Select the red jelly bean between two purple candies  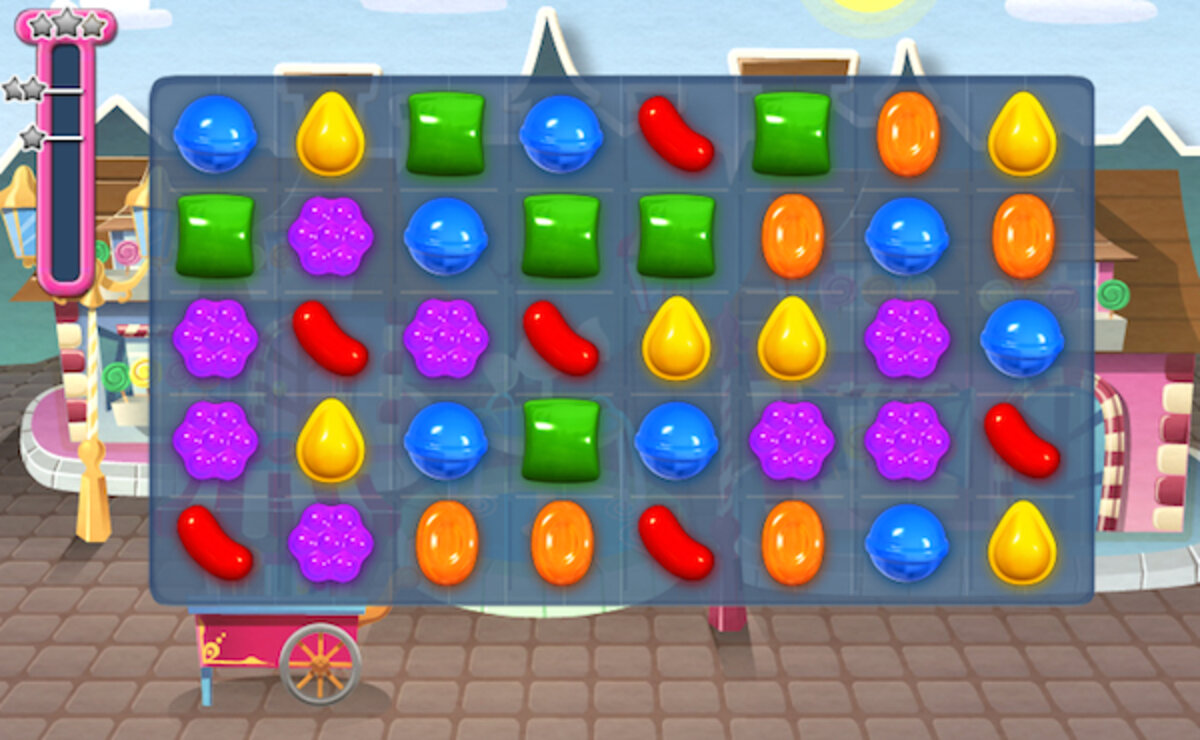point(330,338)
